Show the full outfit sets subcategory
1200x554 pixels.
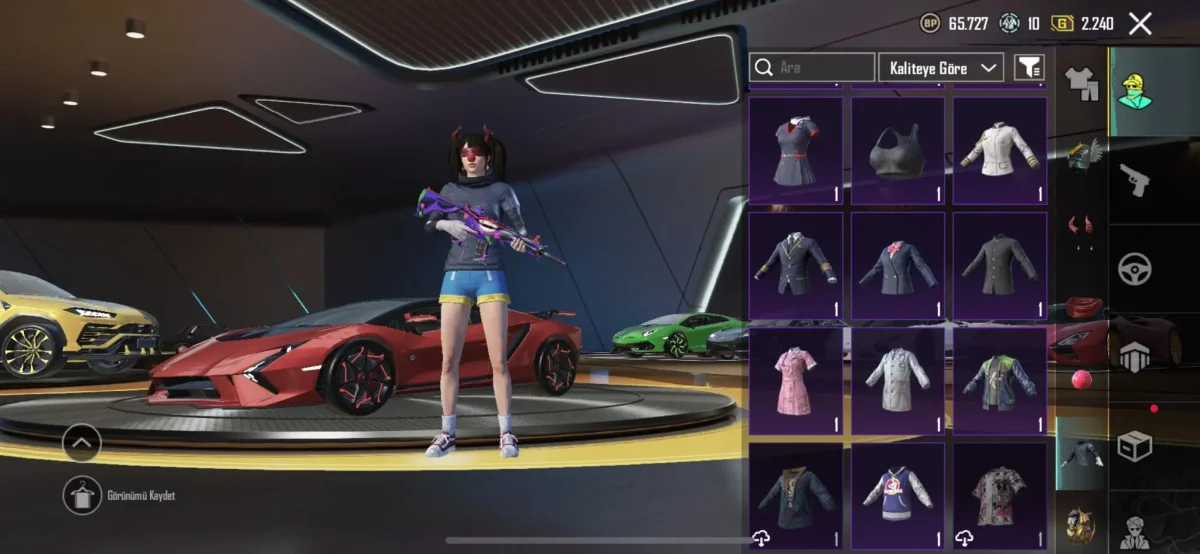point(1080,85)
